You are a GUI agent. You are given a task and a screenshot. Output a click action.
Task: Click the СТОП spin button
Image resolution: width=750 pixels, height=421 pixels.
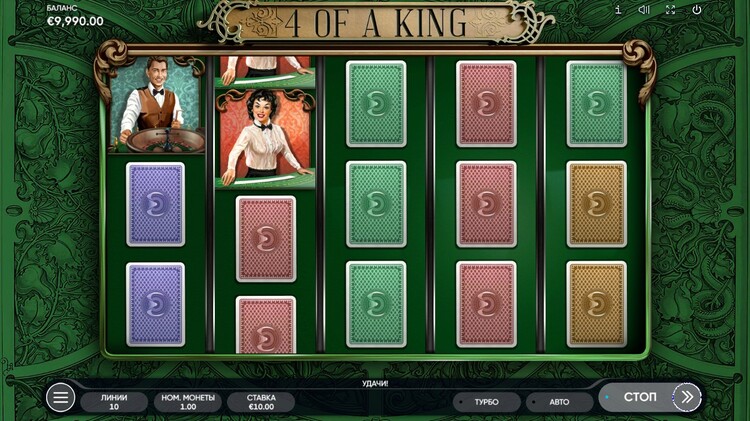[639, 397]
